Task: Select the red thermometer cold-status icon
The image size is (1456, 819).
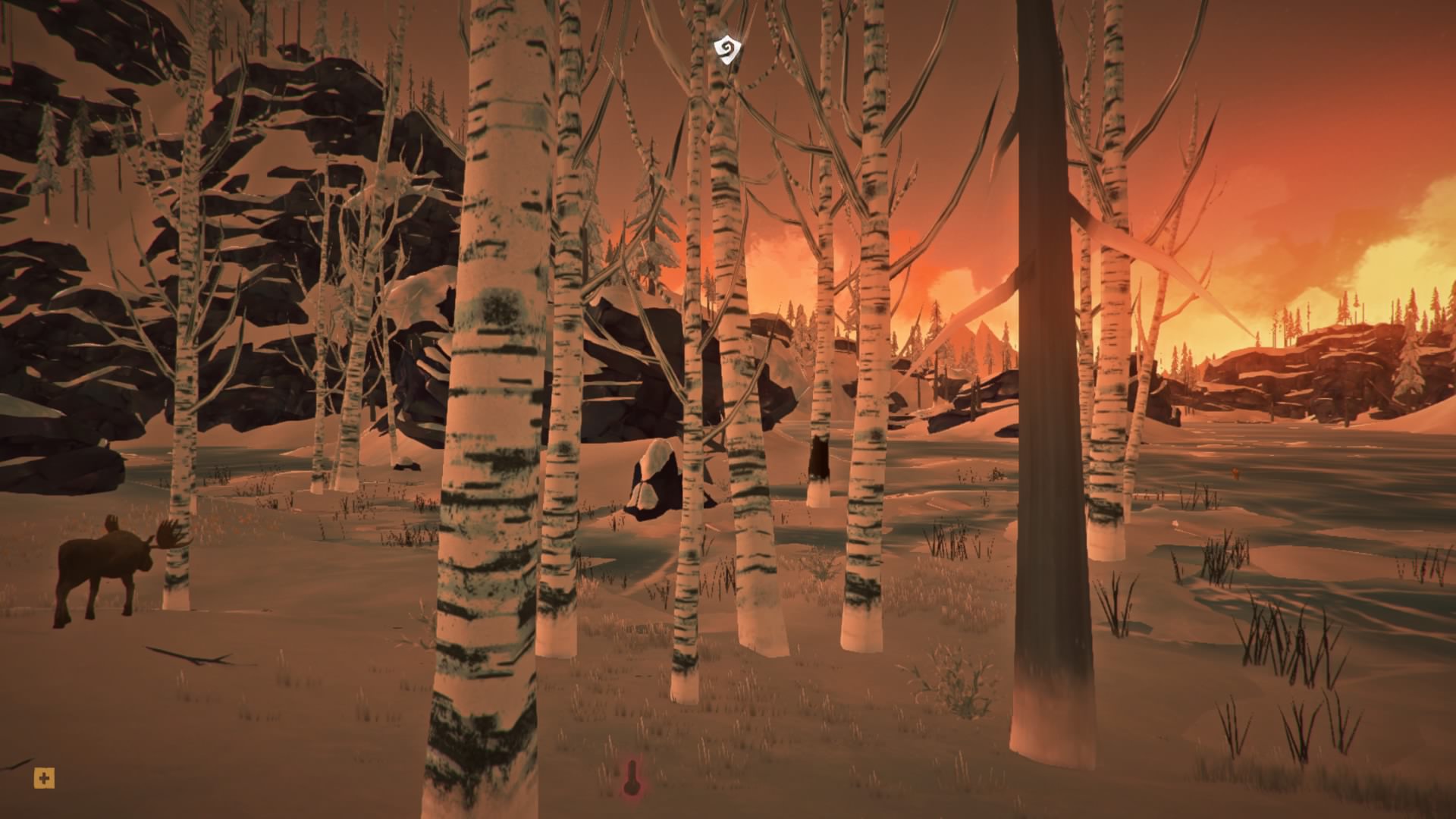Action: 631,778
